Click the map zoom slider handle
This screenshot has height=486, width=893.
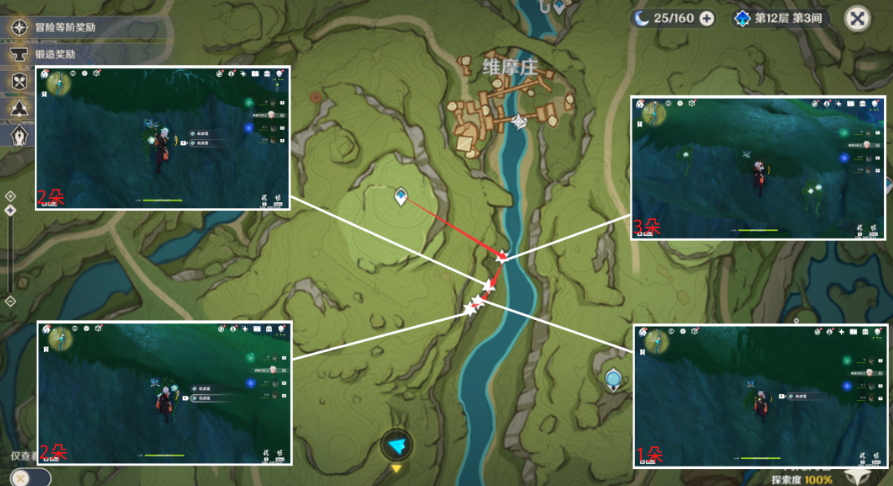(x=10, y=211)
